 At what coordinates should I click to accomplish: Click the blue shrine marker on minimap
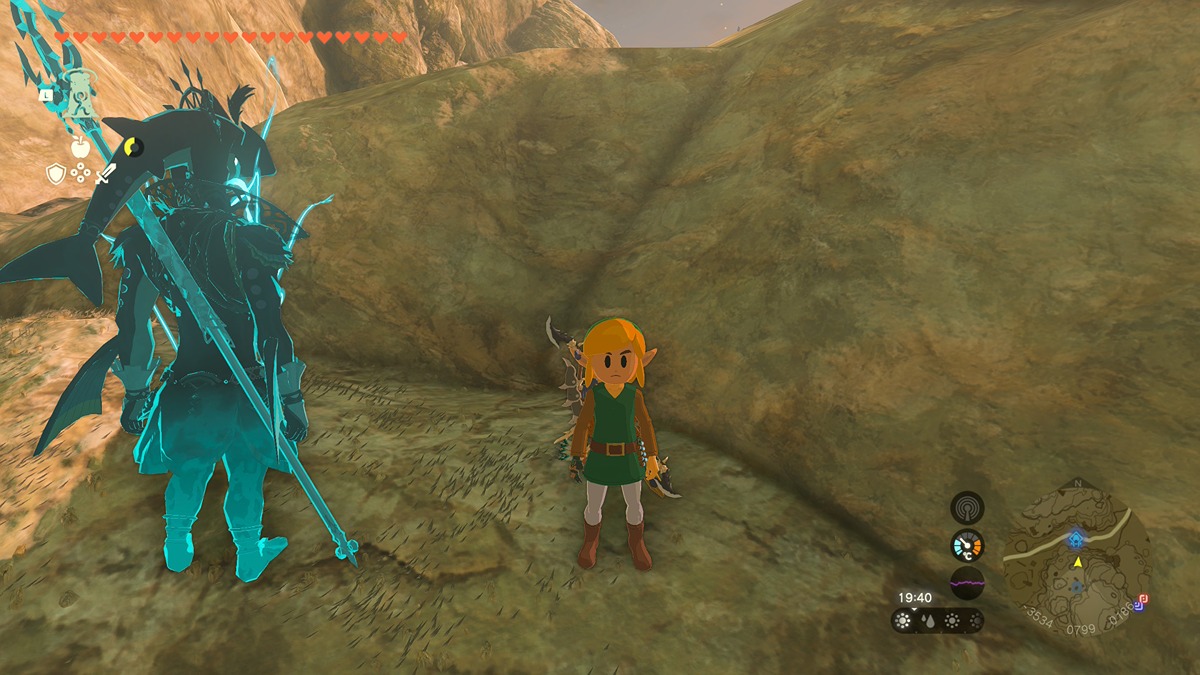tap(1075, 539)
